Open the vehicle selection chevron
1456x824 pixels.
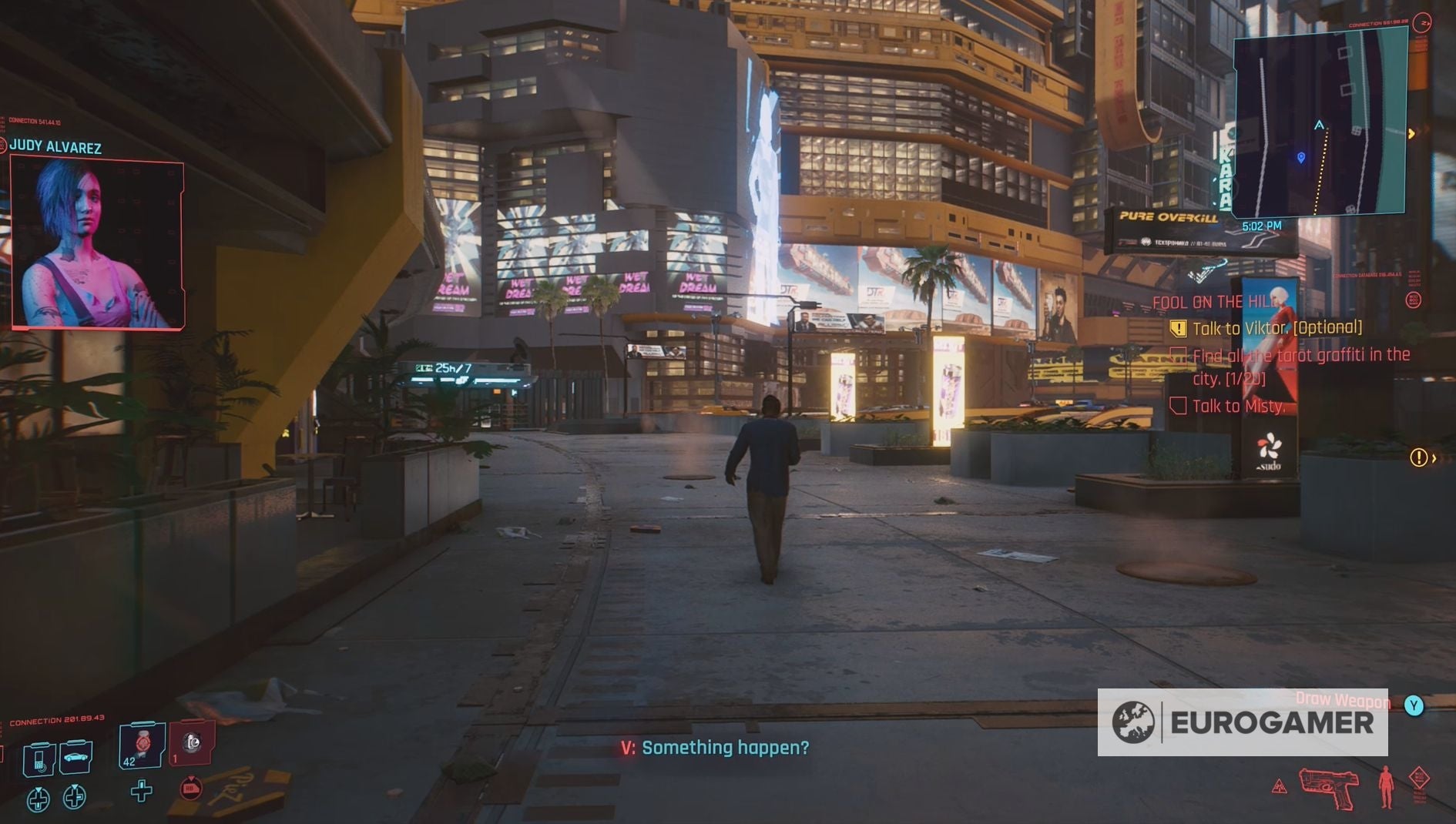tap(75, 786)
